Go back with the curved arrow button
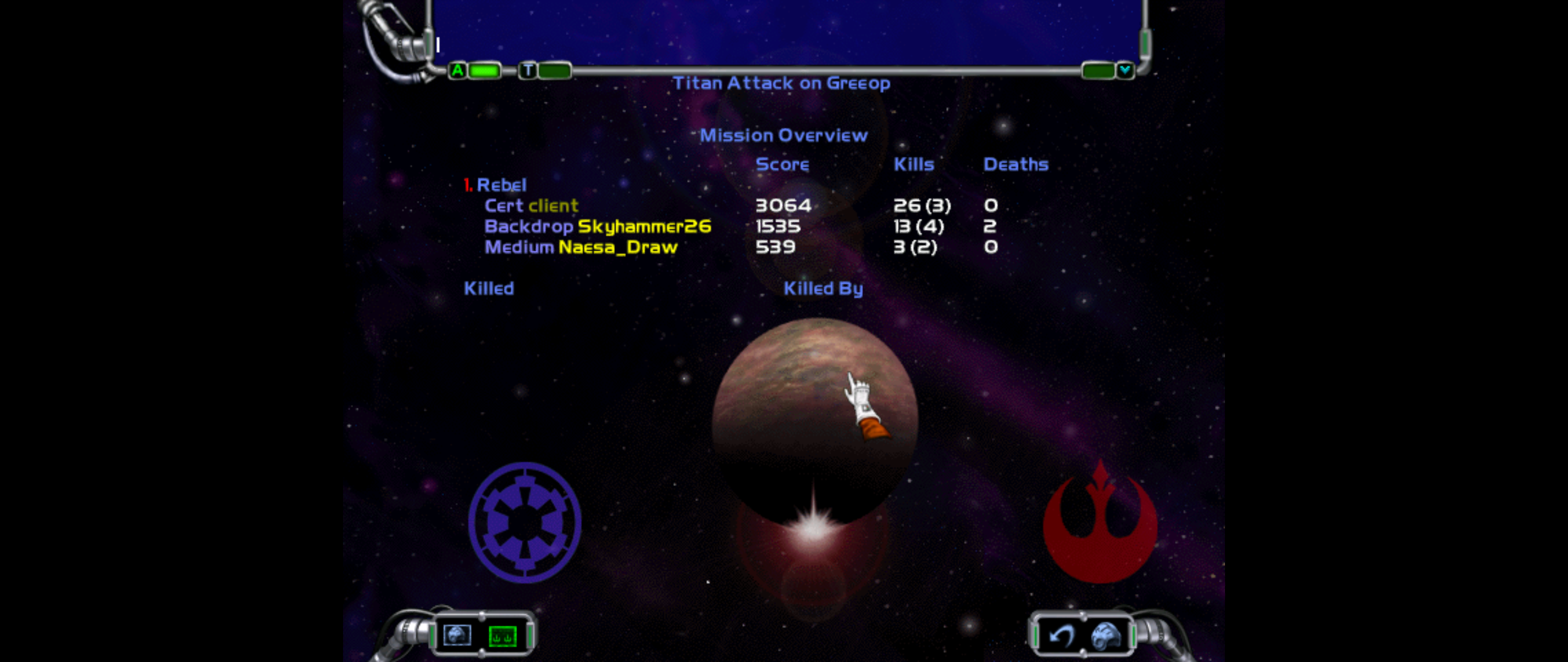Viewport: 1568px width, 662px height. [x=1061, y=636]
